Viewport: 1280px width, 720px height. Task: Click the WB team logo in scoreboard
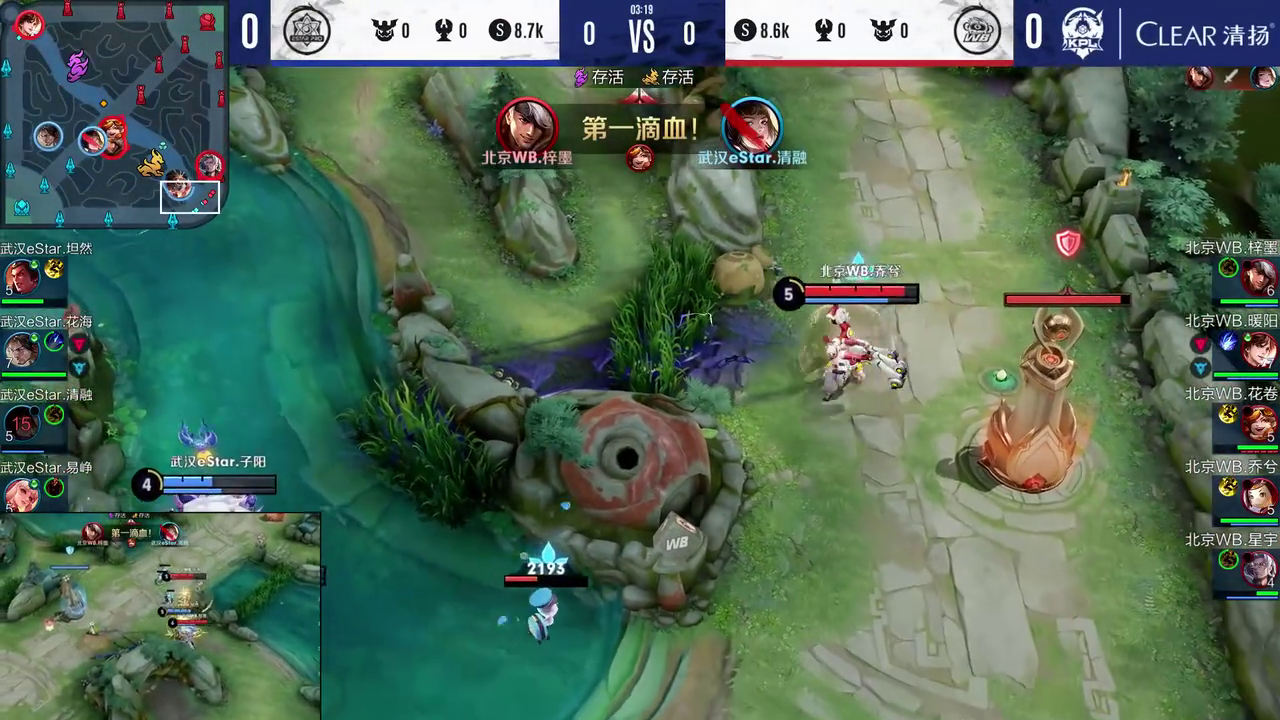(977, 31)
